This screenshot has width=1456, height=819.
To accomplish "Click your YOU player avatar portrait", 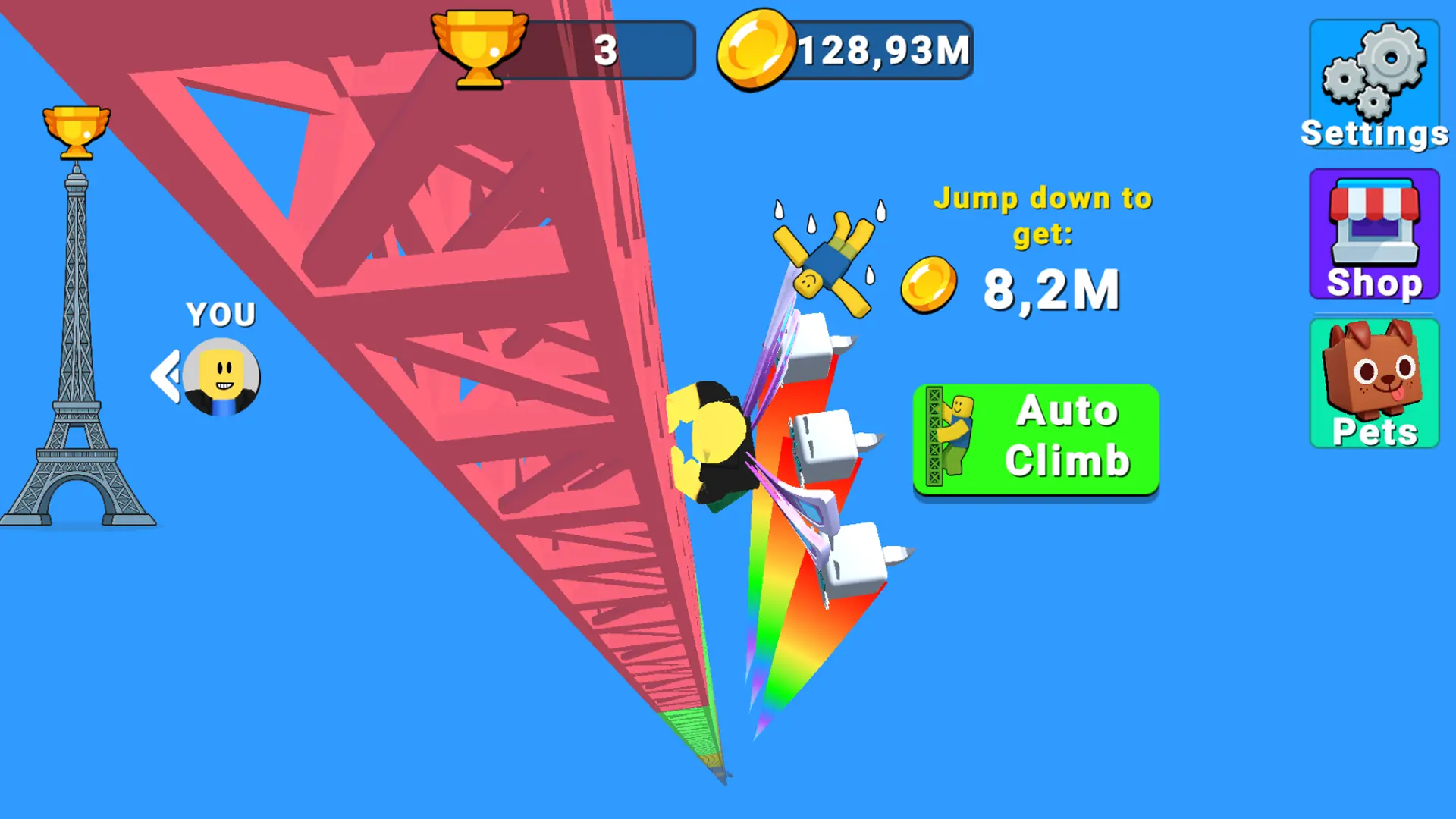I will click(x=220, y=375).
